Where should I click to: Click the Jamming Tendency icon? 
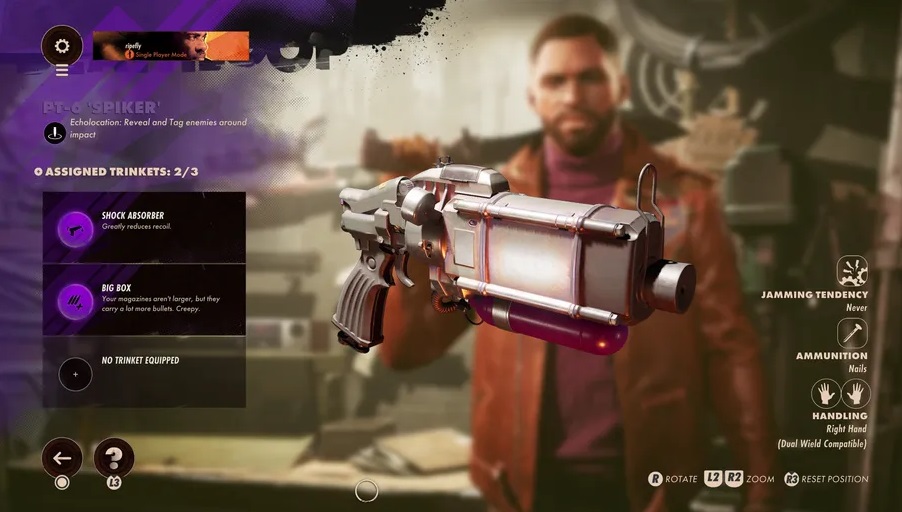(852, 271)
